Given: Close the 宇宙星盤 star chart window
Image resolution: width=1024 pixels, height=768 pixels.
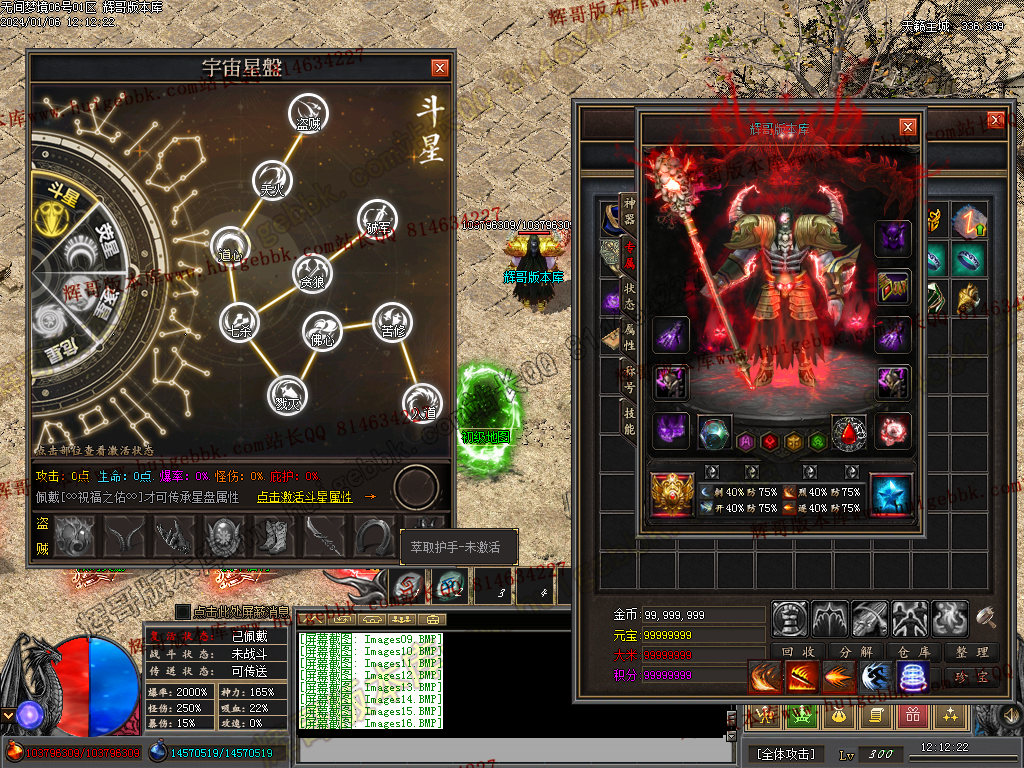Looking at the screenshot, I should tap(440, 68).
